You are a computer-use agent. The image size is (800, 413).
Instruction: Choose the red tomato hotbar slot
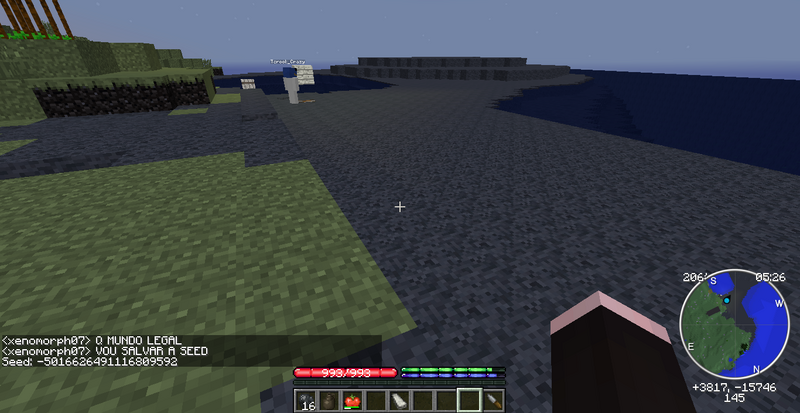pos(351,401)
